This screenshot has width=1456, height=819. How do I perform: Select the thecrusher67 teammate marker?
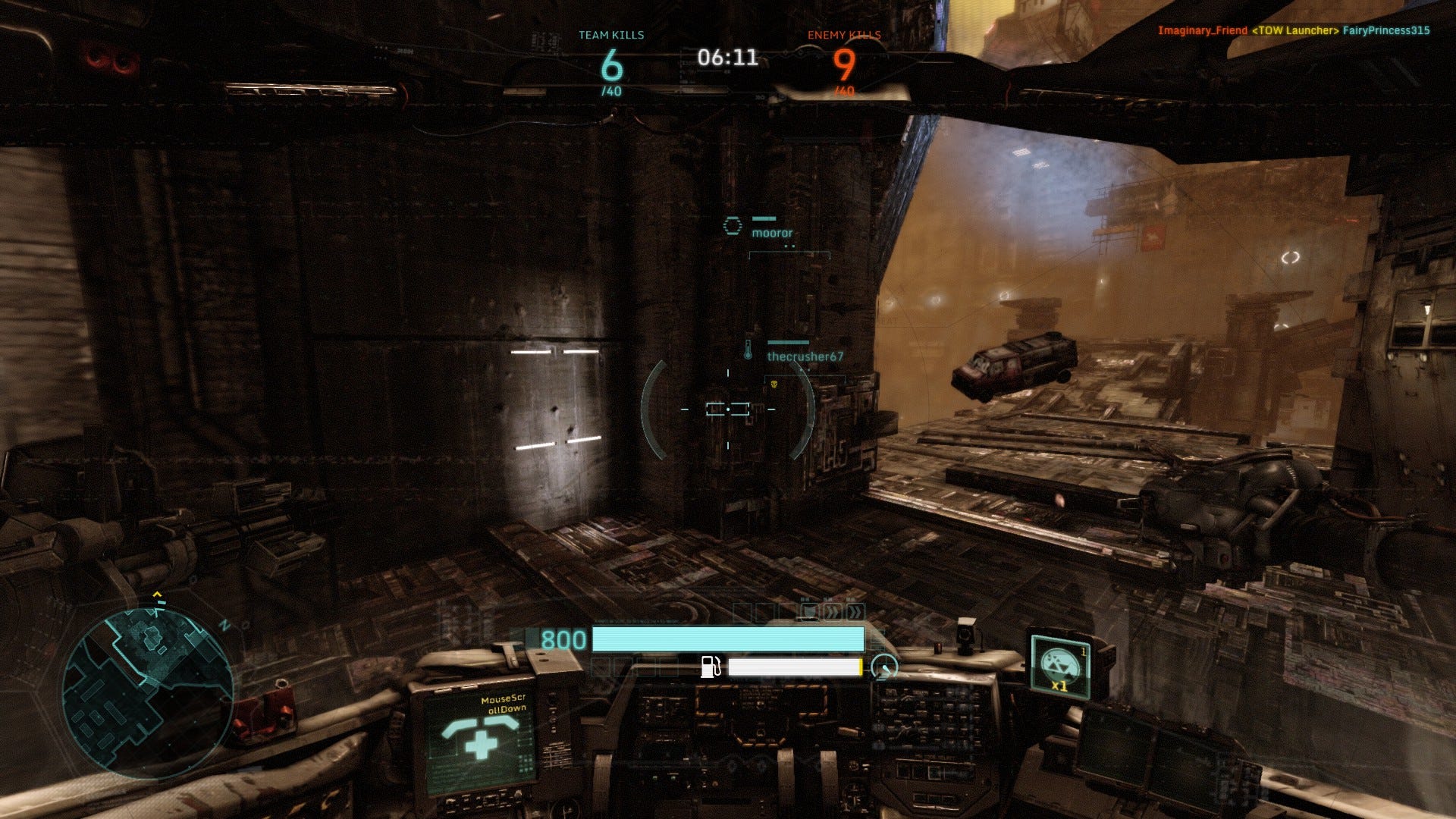(804, 356)
